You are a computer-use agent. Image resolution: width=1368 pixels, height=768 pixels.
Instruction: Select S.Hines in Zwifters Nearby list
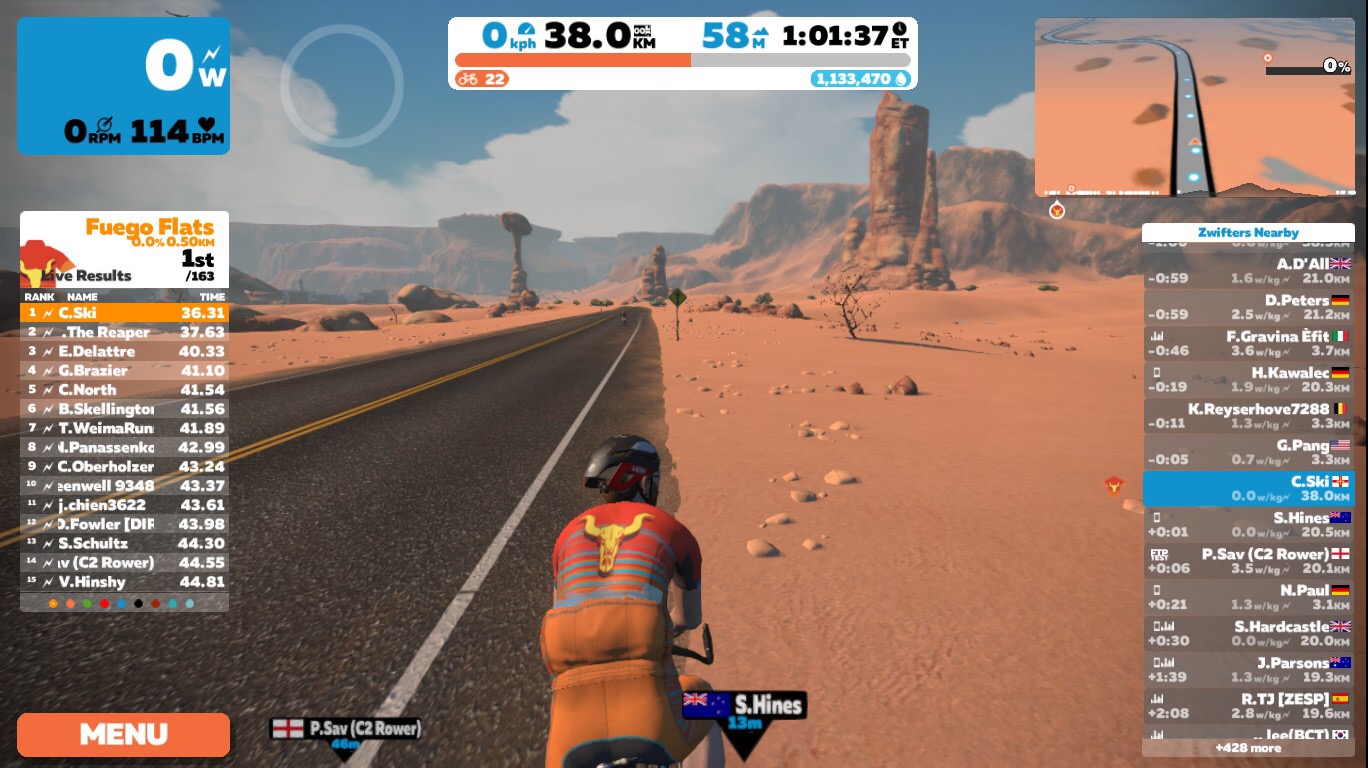click(x=1248, y=525)
